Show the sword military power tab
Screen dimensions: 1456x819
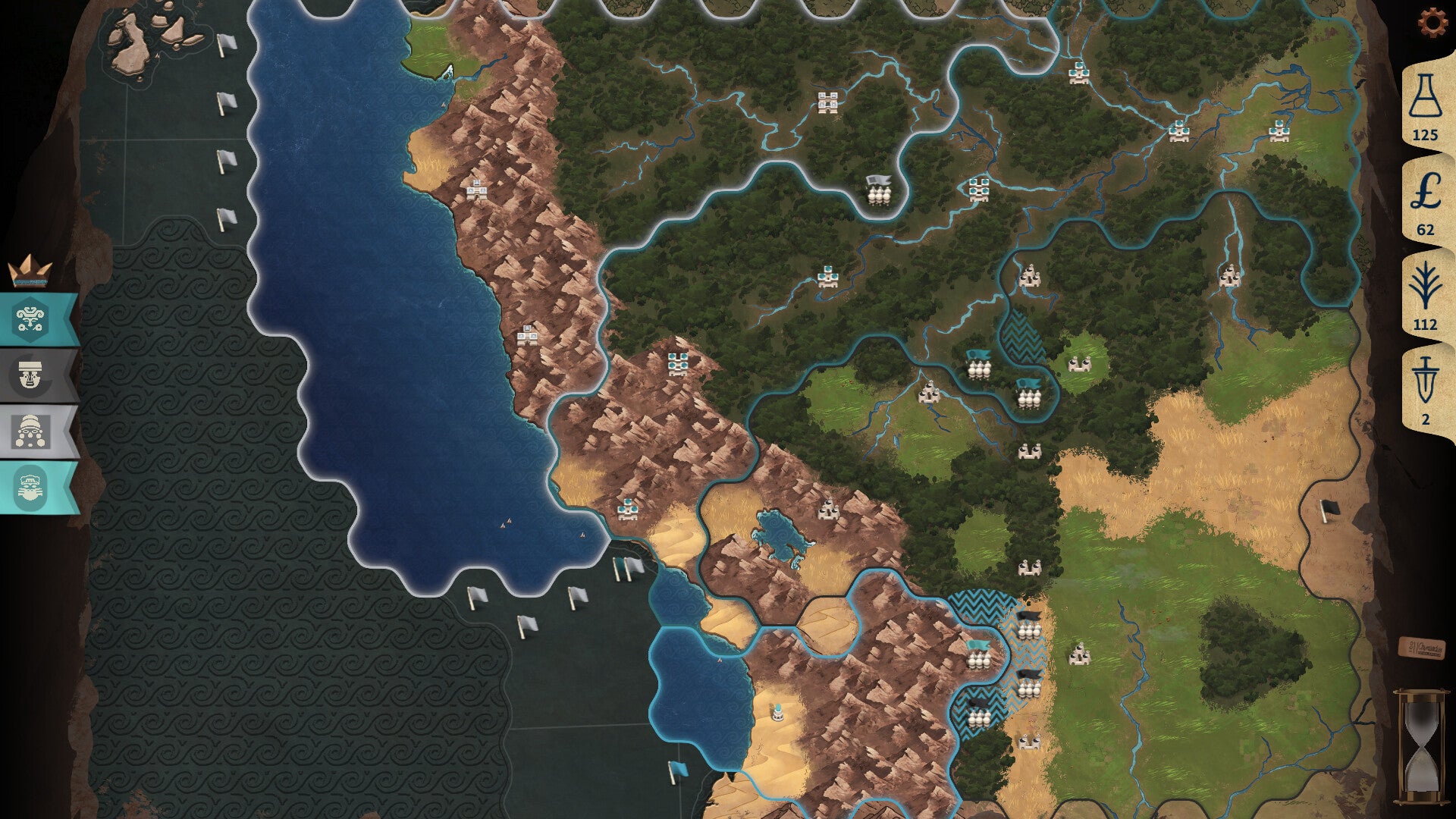(1425, 388)
